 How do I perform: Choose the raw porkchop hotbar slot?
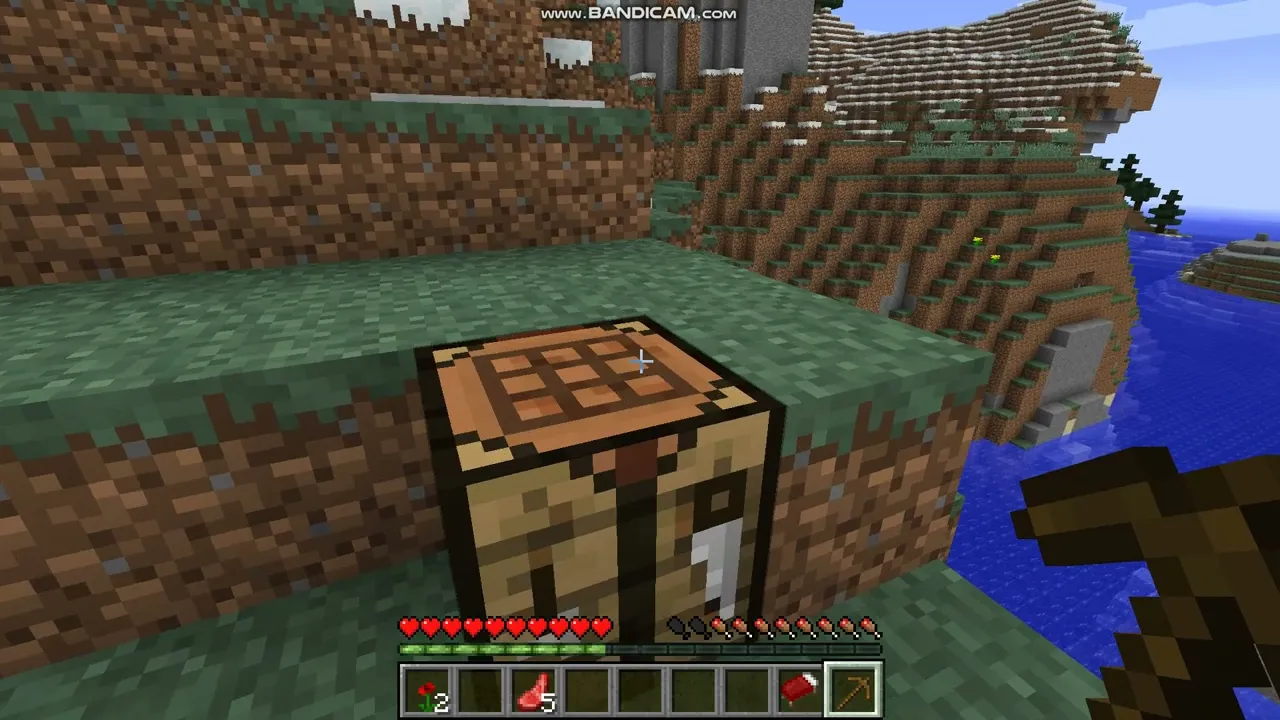click(x=533, y=691)
